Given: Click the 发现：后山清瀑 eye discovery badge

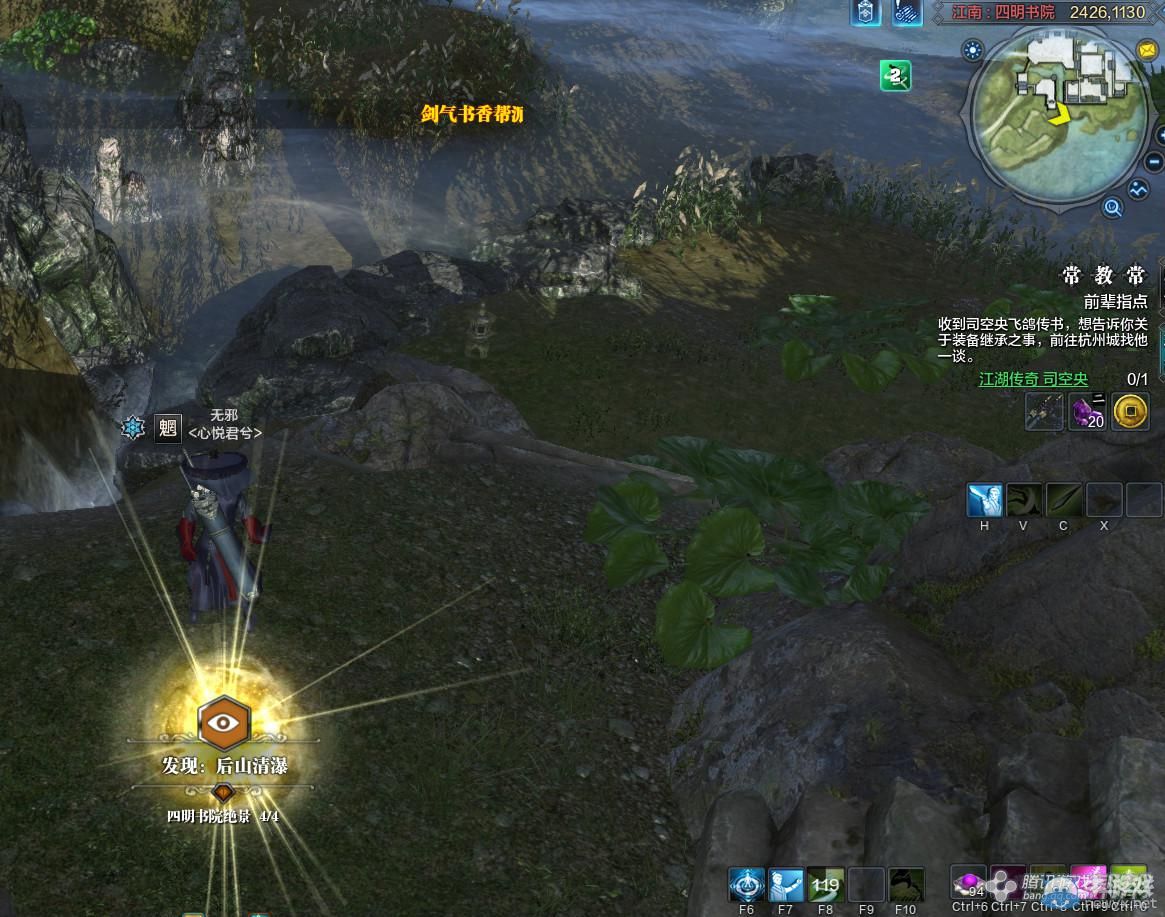Looking at the screenshot, I should pos(224,724).
